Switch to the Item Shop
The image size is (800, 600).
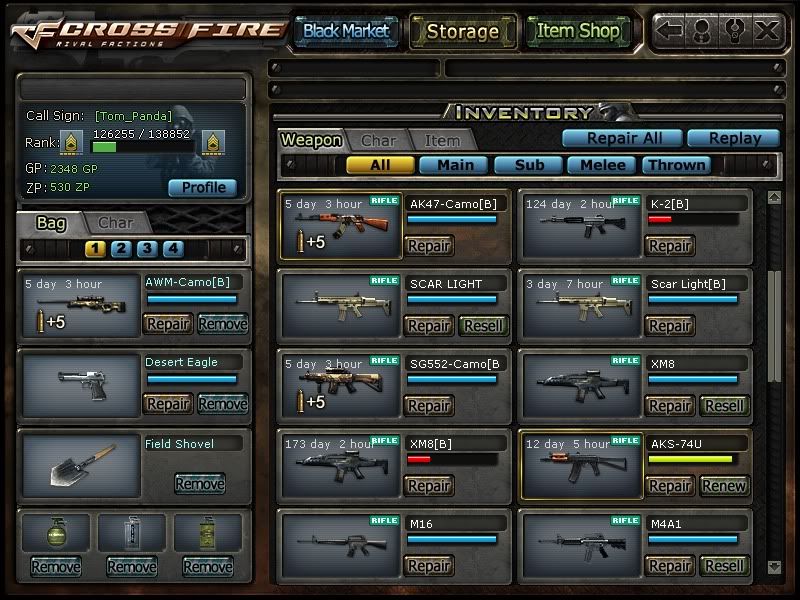578,31
